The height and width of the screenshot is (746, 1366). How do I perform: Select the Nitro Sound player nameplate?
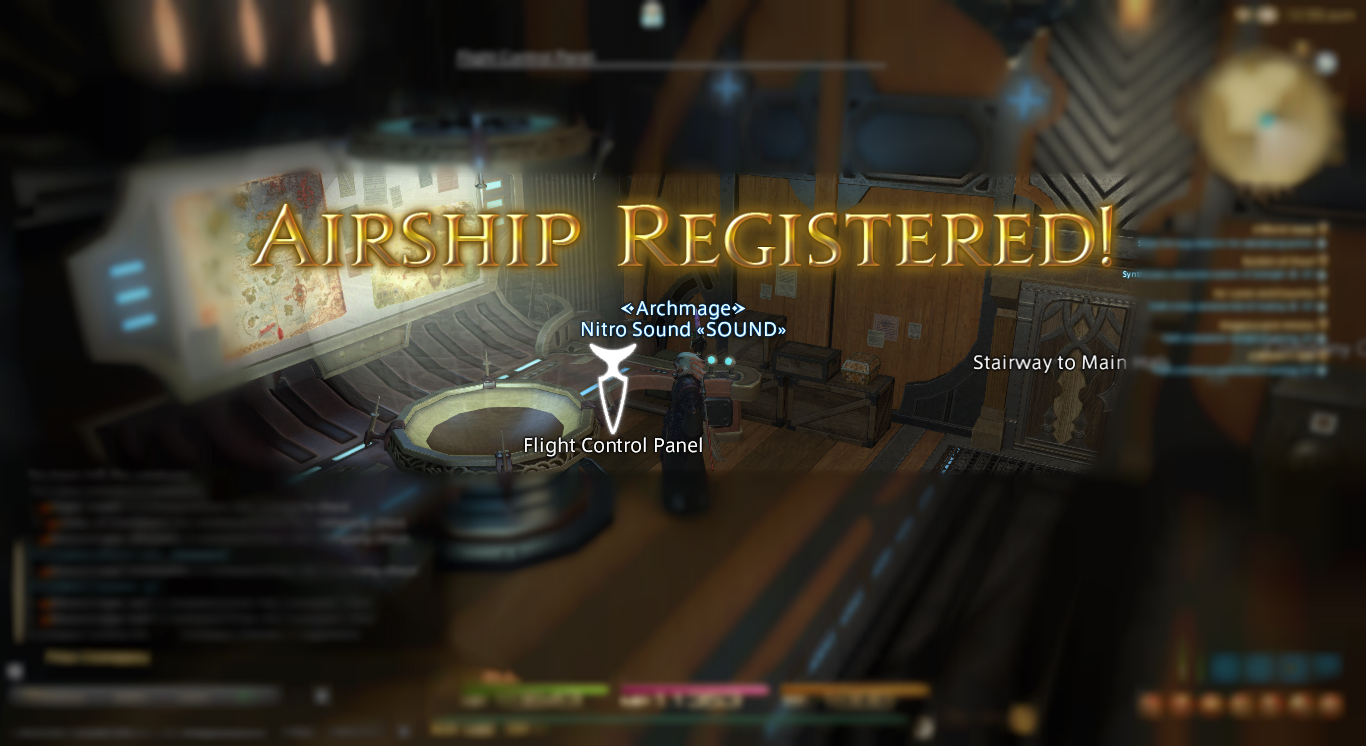pos(683,329)
